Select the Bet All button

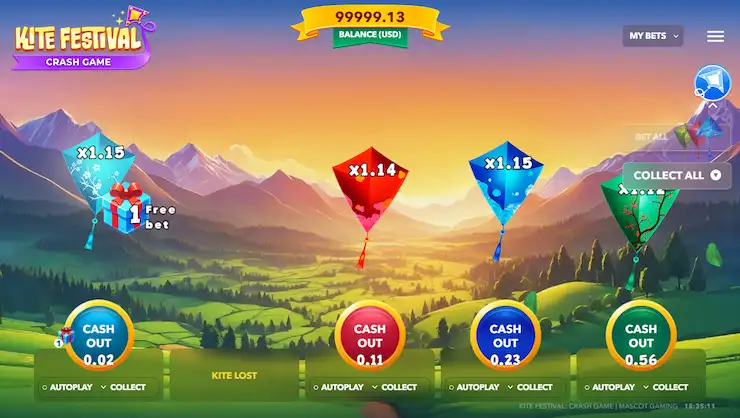[x=653, y=135]
